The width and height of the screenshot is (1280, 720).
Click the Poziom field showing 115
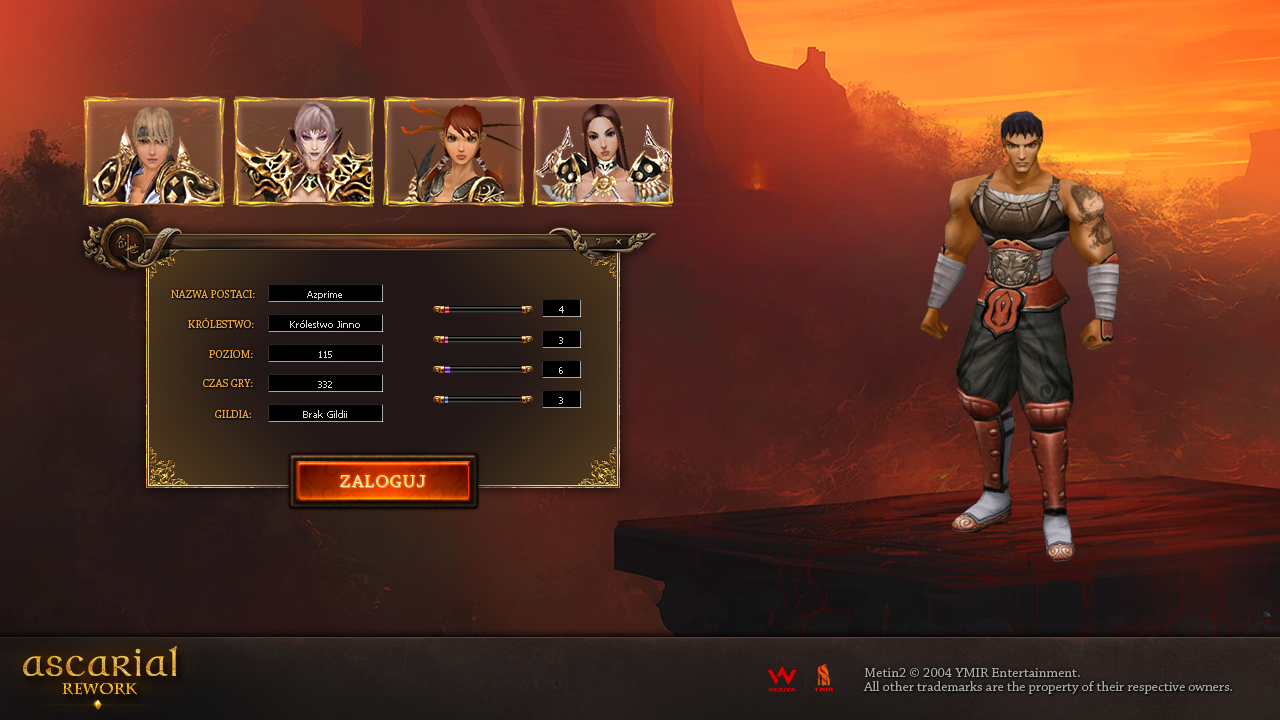[325, 353]
